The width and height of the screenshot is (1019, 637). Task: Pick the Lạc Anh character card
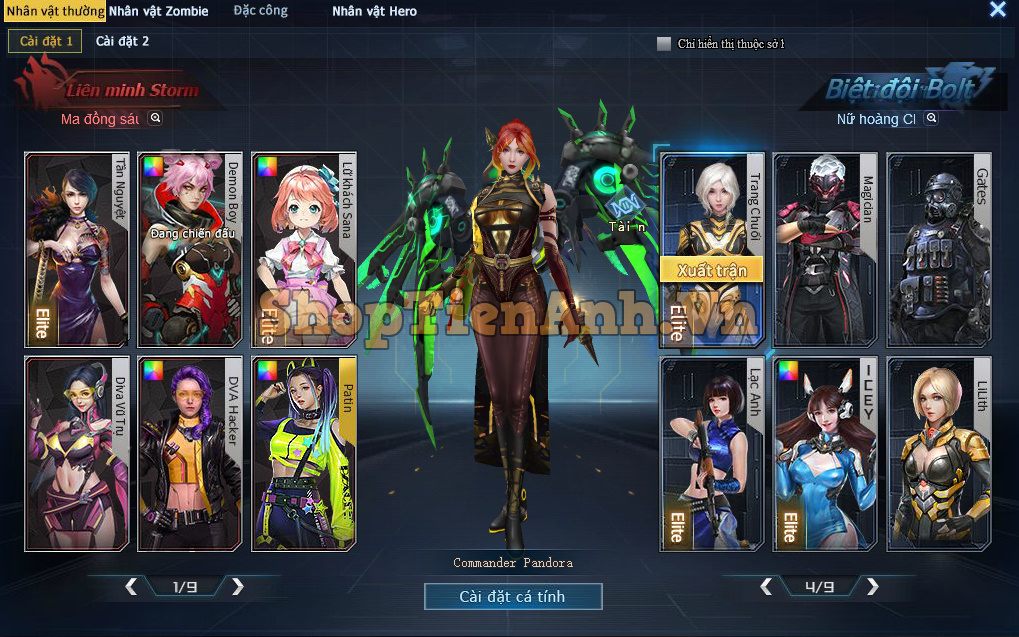tap(712, 454)
